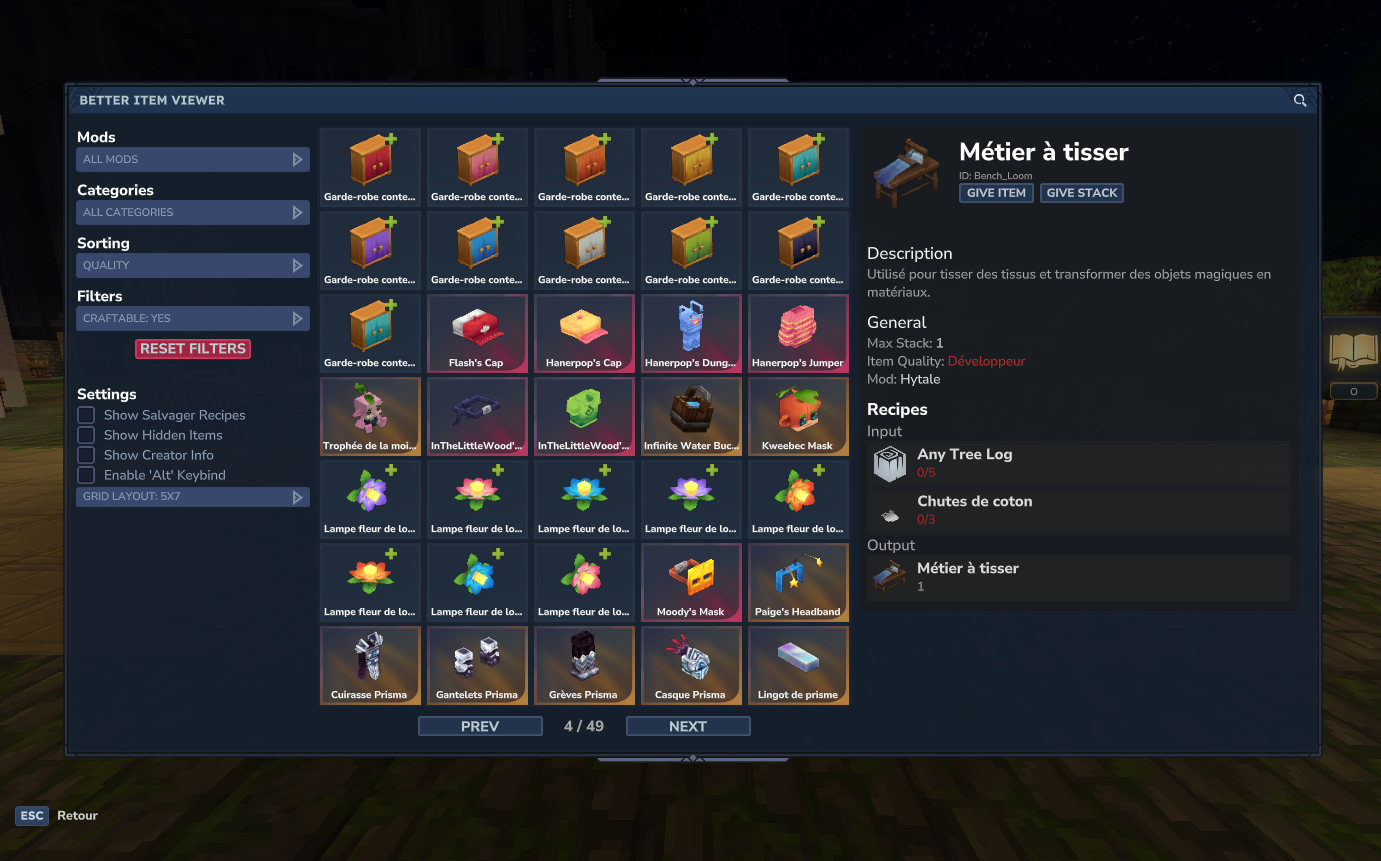Viewport: 1381px width, 861px height.
Task: Click RESET FILTERS
Action: pos(192,348)
